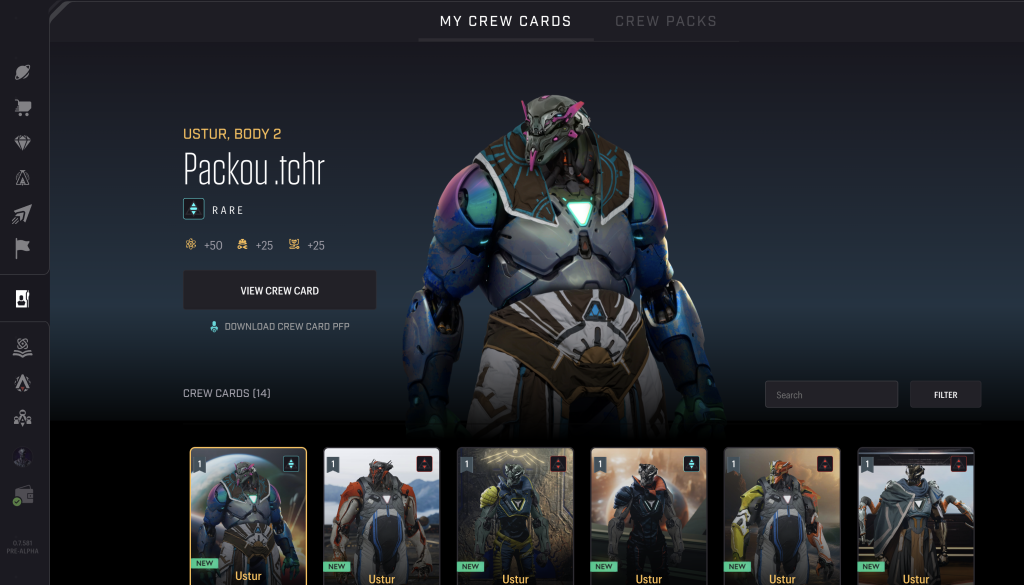Select the blue-purple armored Ustur card
Viewport: 1024px width, 585px height.
pos(248,515)
